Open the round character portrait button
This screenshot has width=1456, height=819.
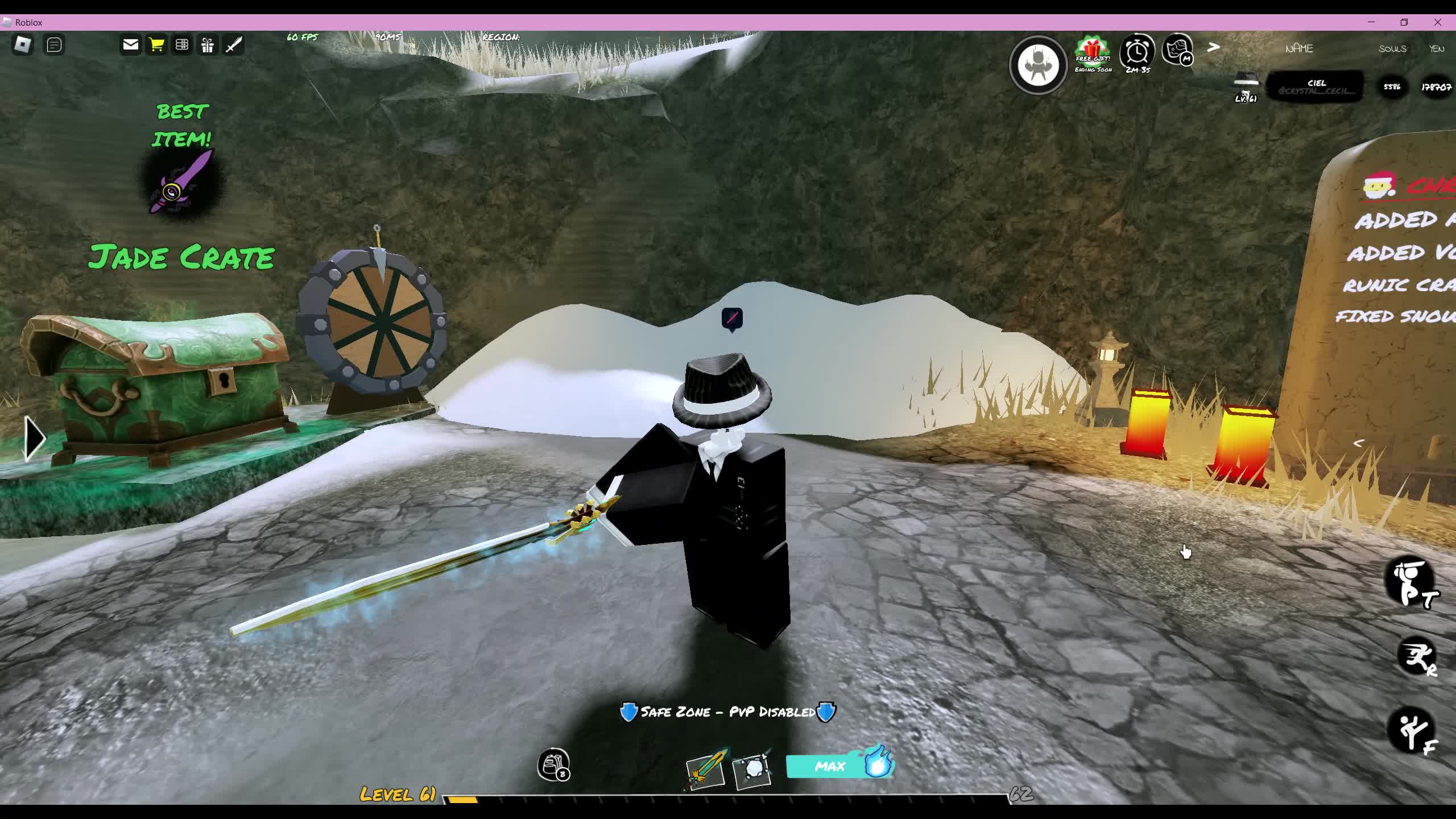(1038, 65)
